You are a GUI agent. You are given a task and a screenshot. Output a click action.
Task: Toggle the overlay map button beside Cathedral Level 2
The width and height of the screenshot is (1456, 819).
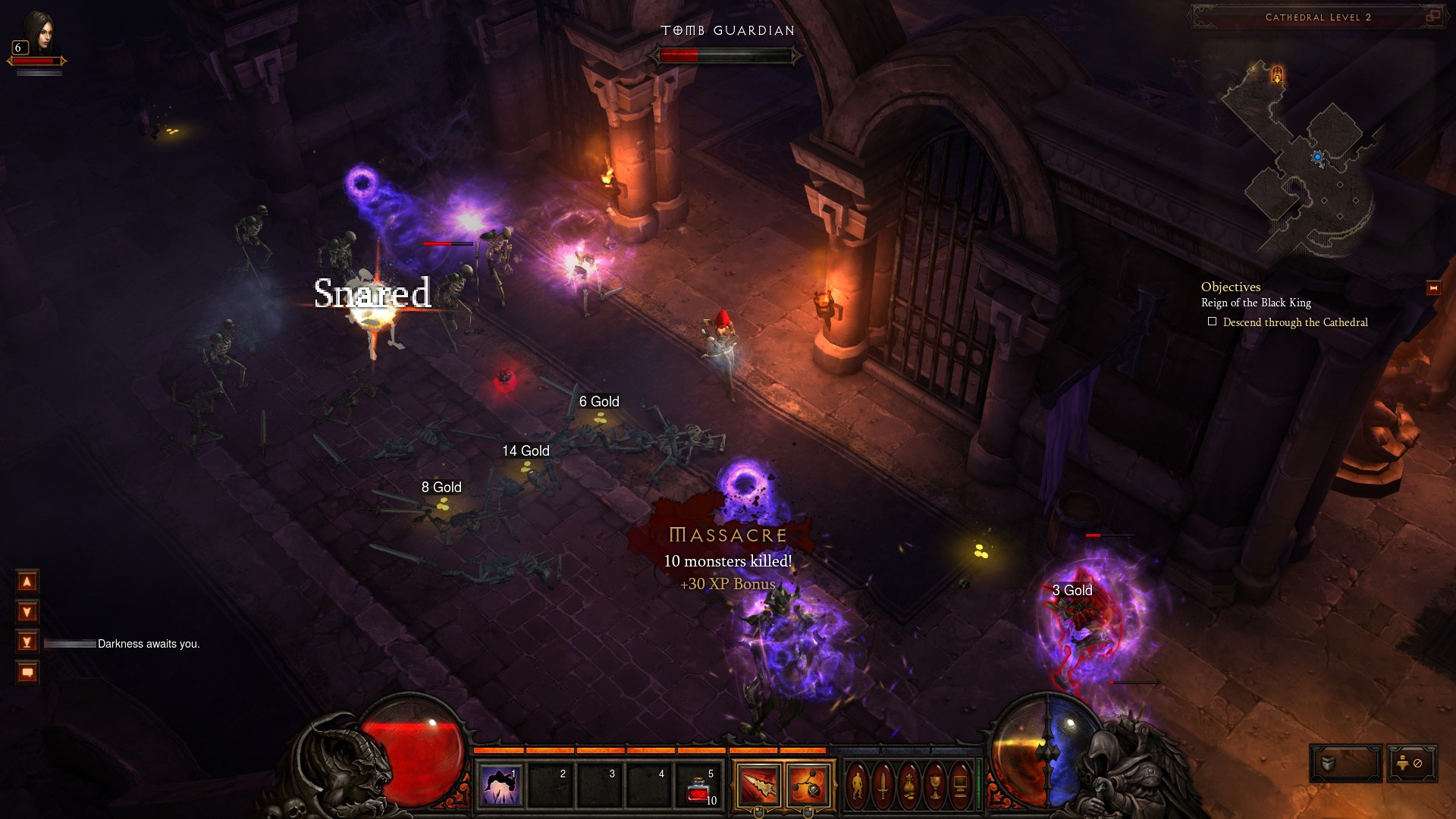(x=1432, y=16)
